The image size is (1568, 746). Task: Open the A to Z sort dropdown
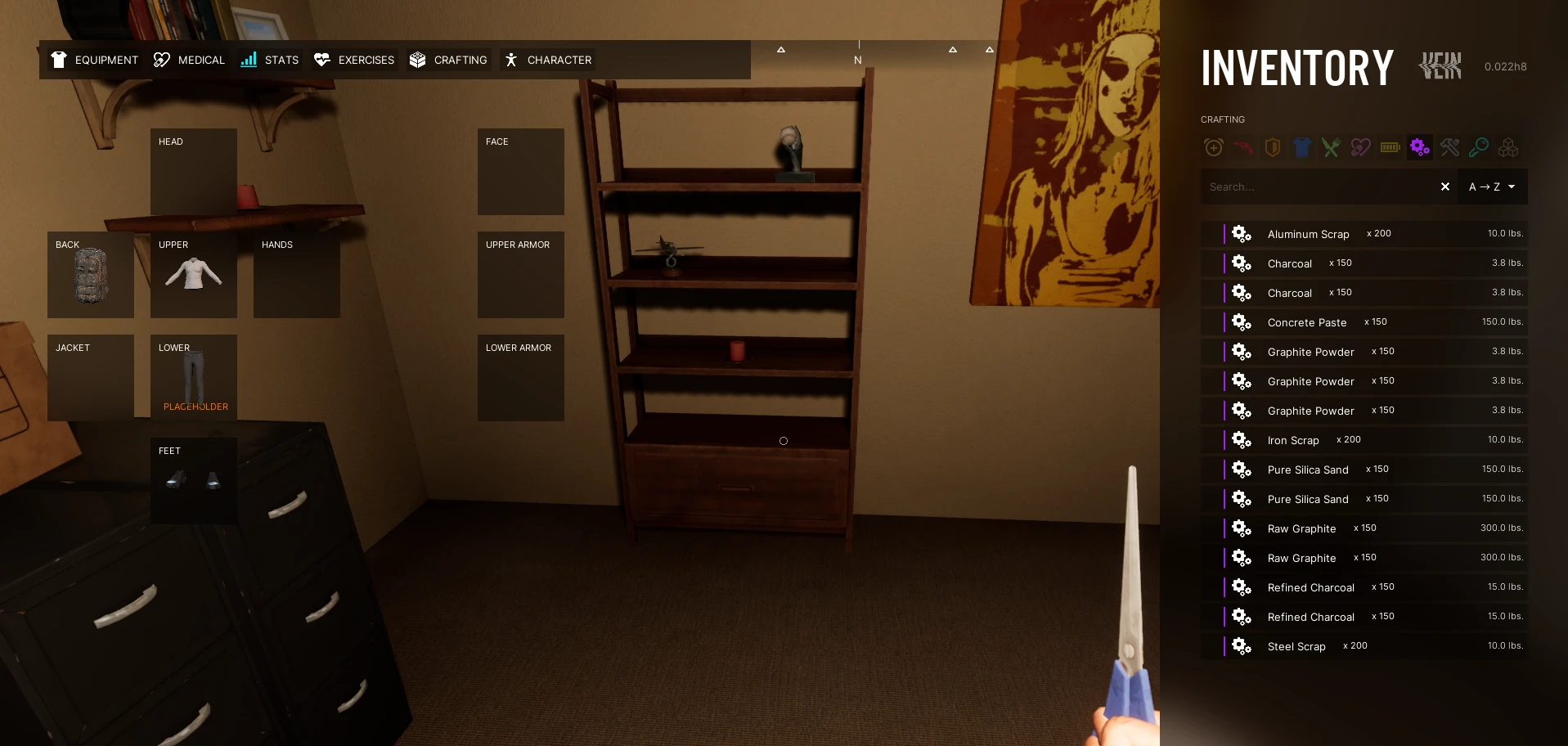click(x=1492, y=187)
